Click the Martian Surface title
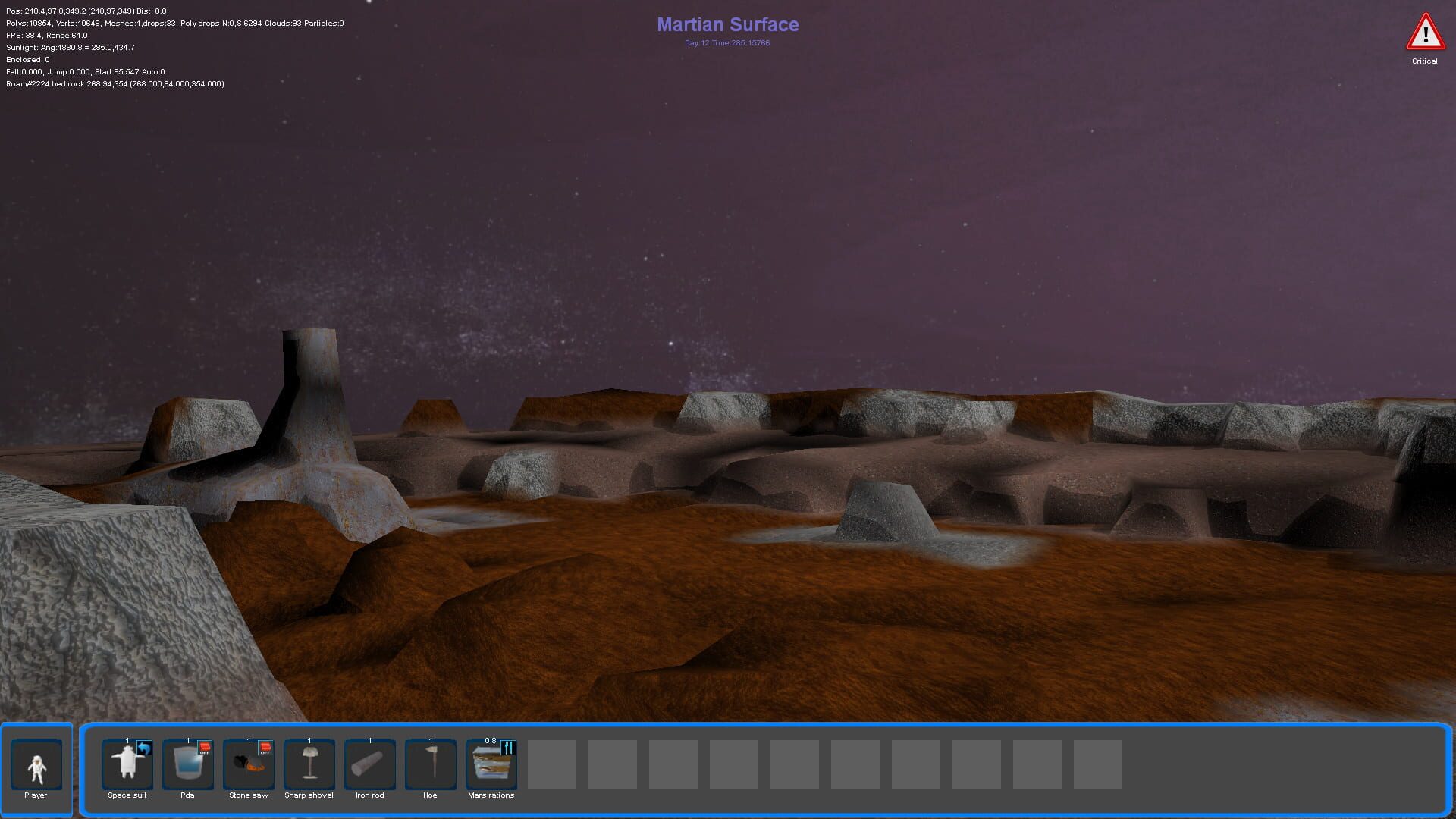Screen dimensions: 1456x819 728,24
